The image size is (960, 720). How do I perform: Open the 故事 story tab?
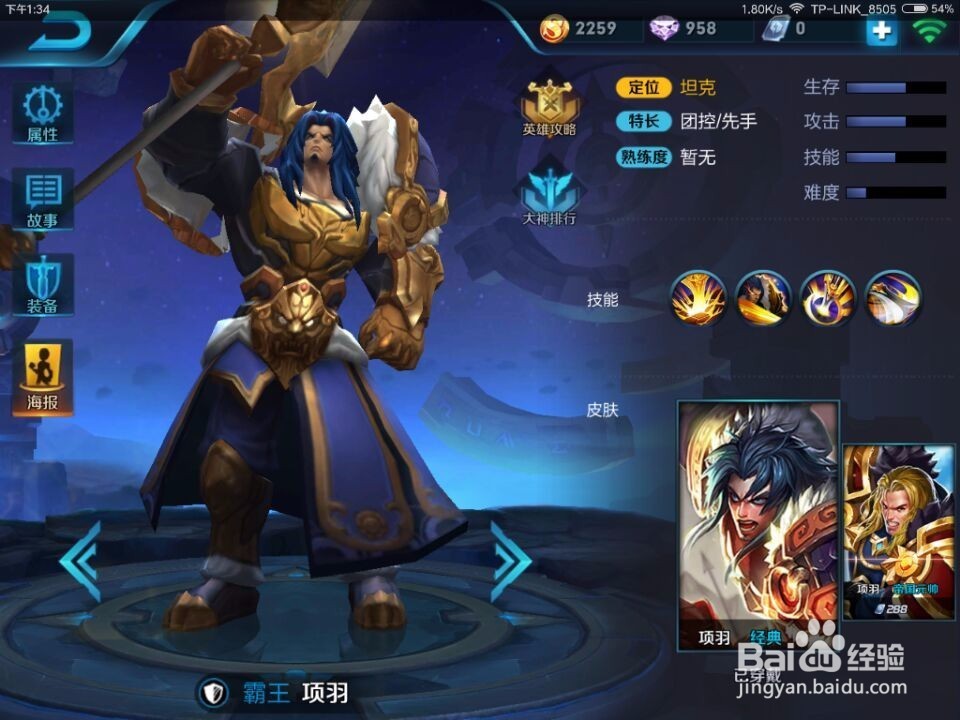pos(43,199)
